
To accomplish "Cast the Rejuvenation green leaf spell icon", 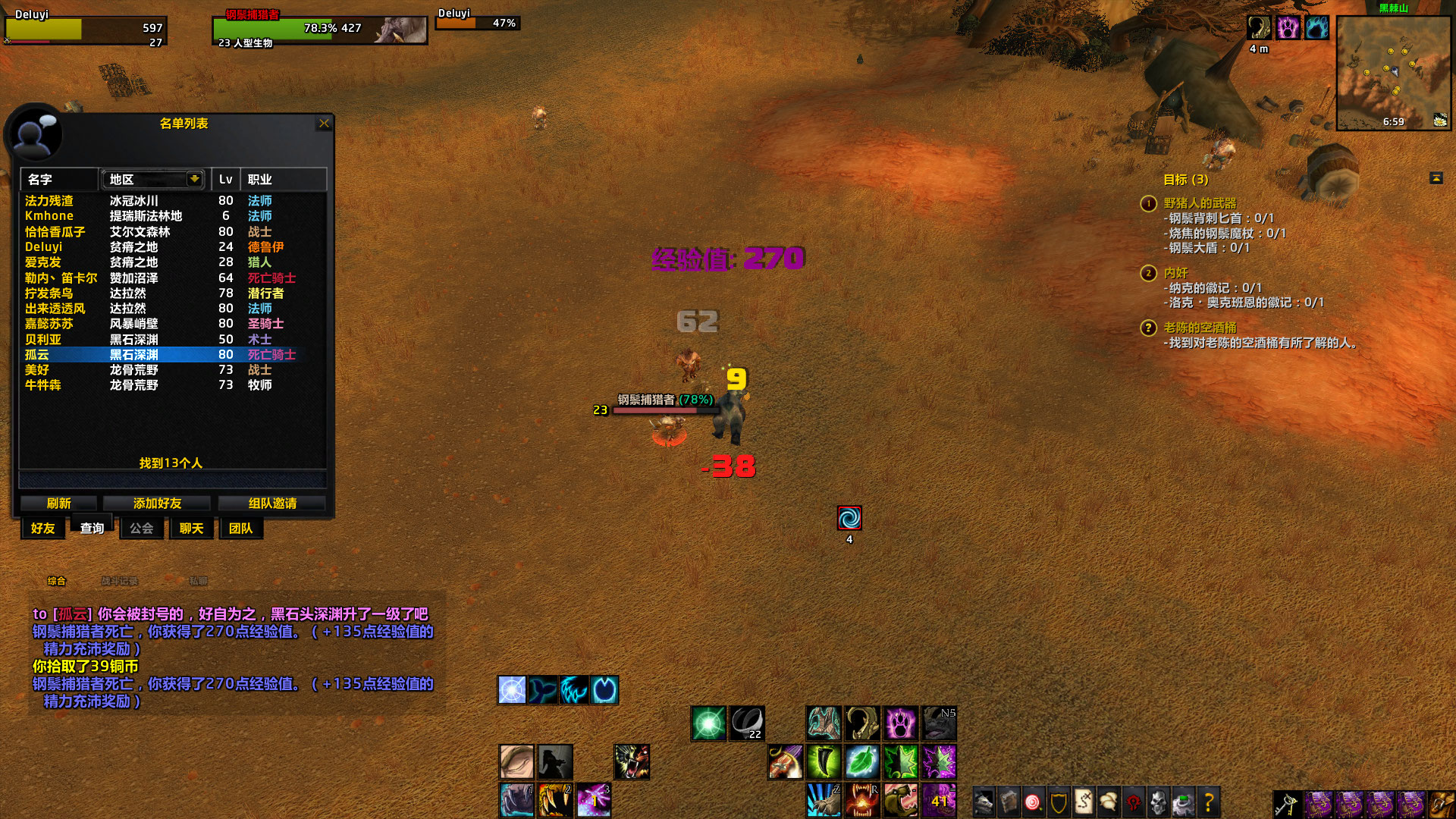I will point(862,762).
